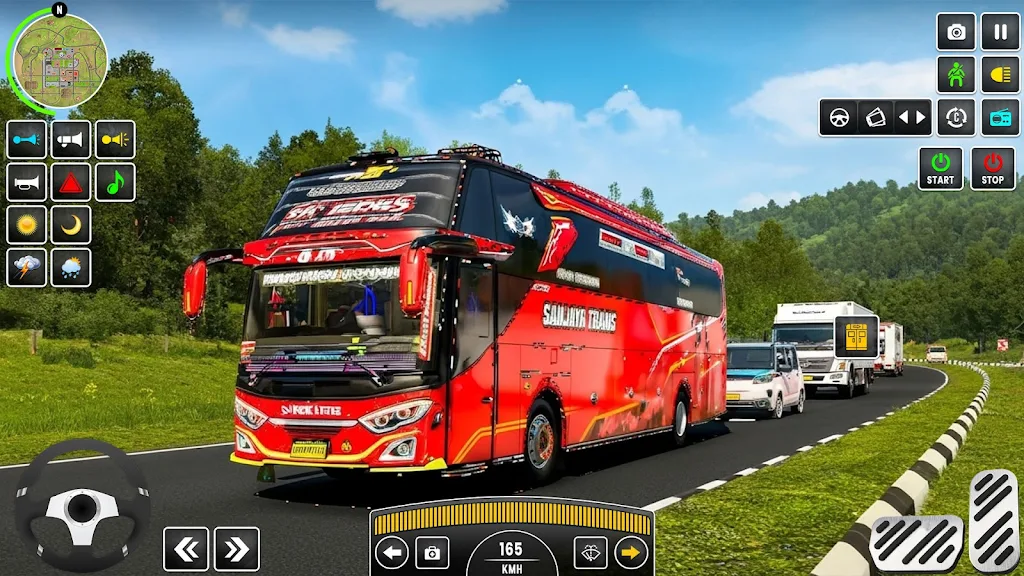Switch to night with moon icon
Screen dimensions: 1024x576
[71, 225]
